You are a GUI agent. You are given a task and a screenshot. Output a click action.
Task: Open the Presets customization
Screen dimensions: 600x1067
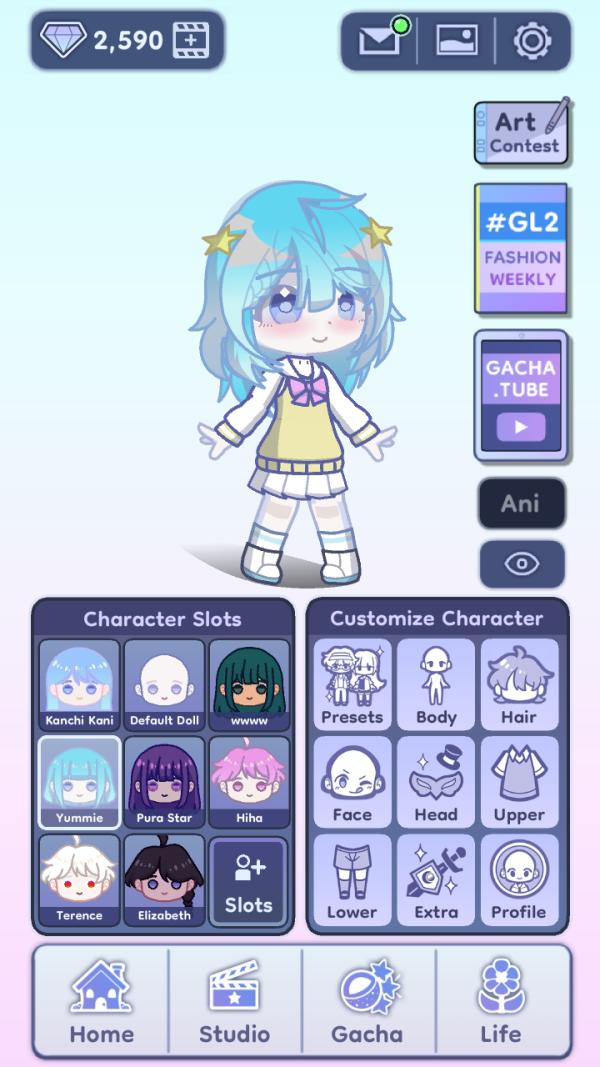click(352, 686)
